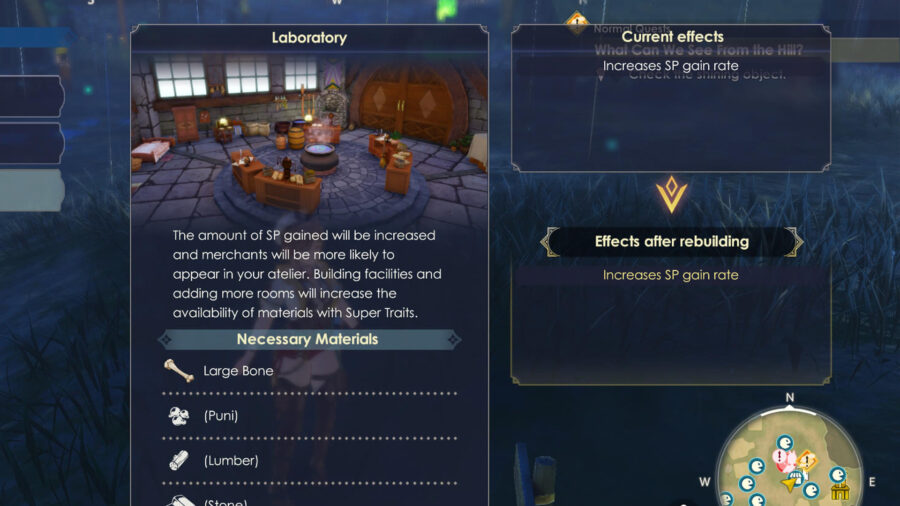This screenshot has height=506, width=900.
Task: Choose the Puni material row
Action: [x=308, y=415]
